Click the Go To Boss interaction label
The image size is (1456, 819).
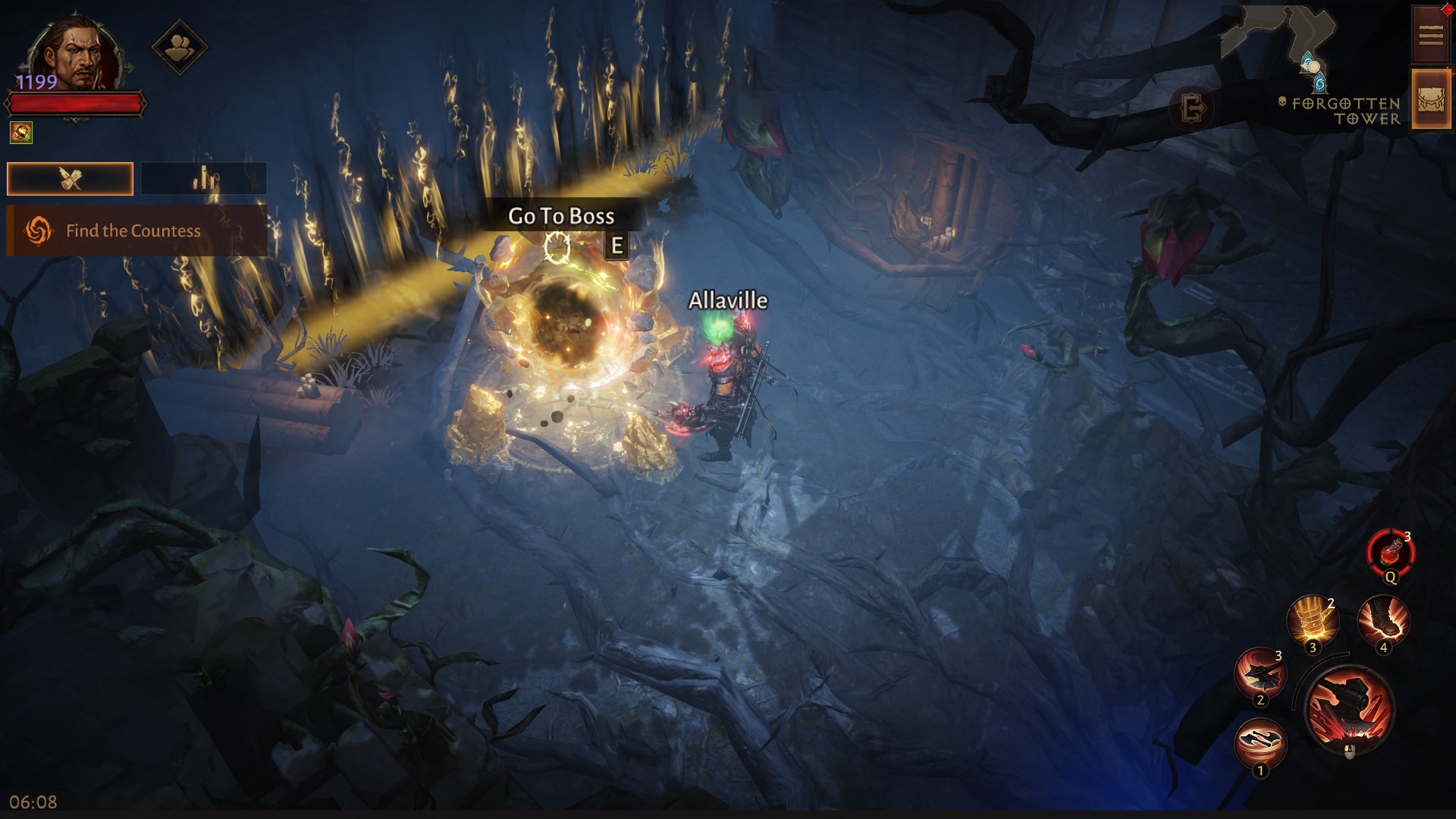pos(561,217)
